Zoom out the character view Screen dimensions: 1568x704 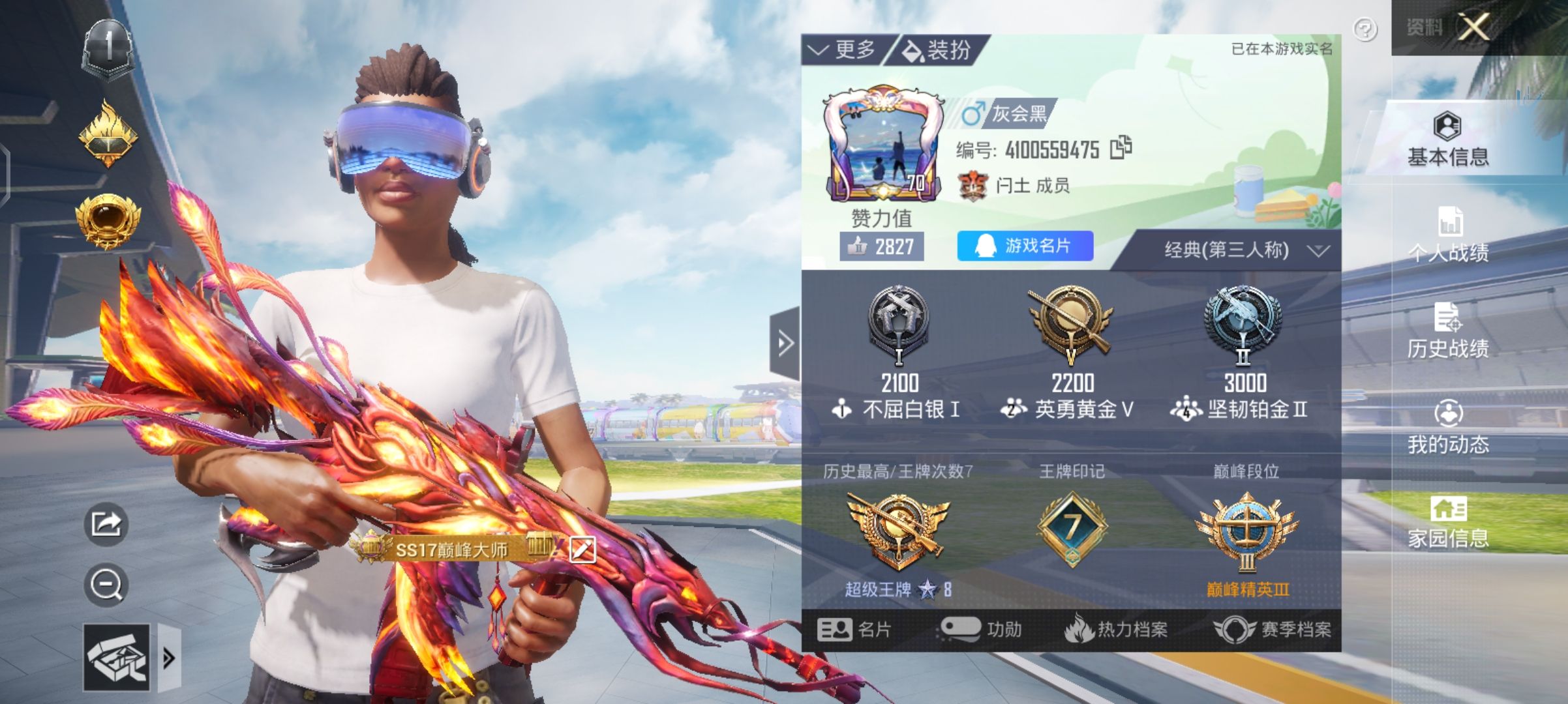[106, 585]
